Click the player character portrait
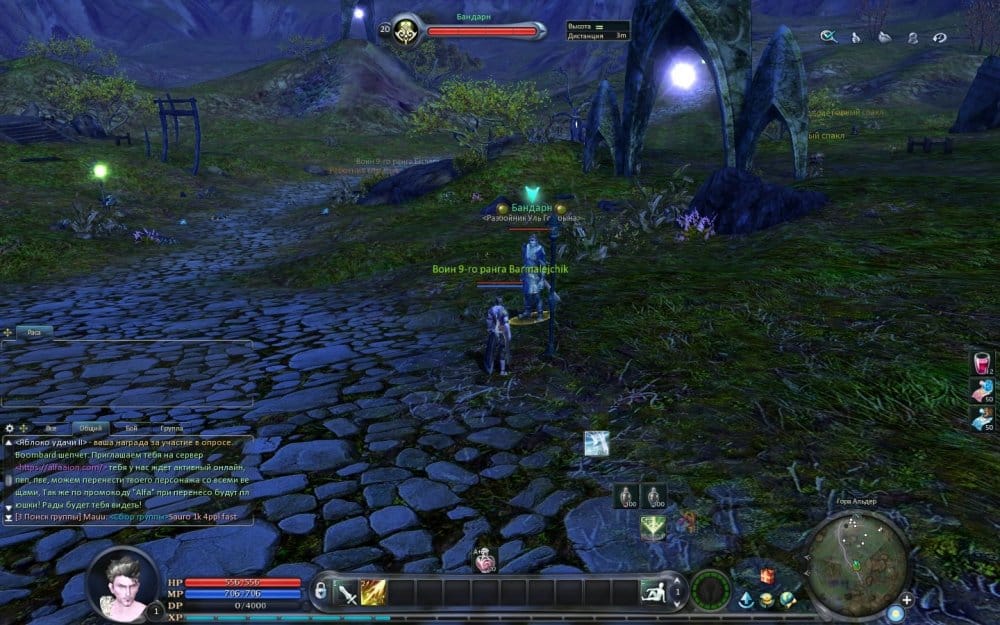 [x=124, y=583]
